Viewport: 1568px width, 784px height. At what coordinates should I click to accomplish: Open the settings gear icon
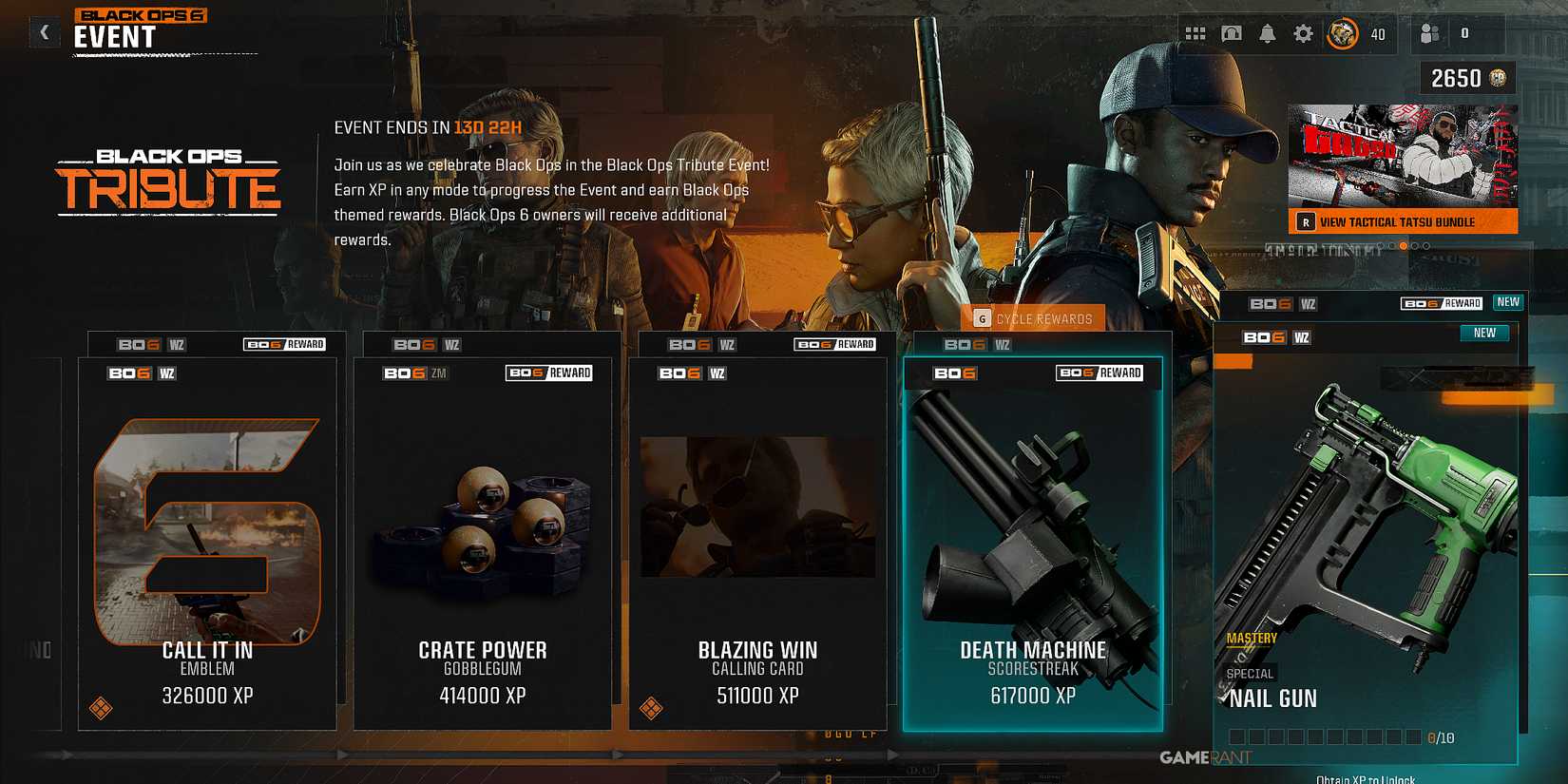click(1305, 32)
